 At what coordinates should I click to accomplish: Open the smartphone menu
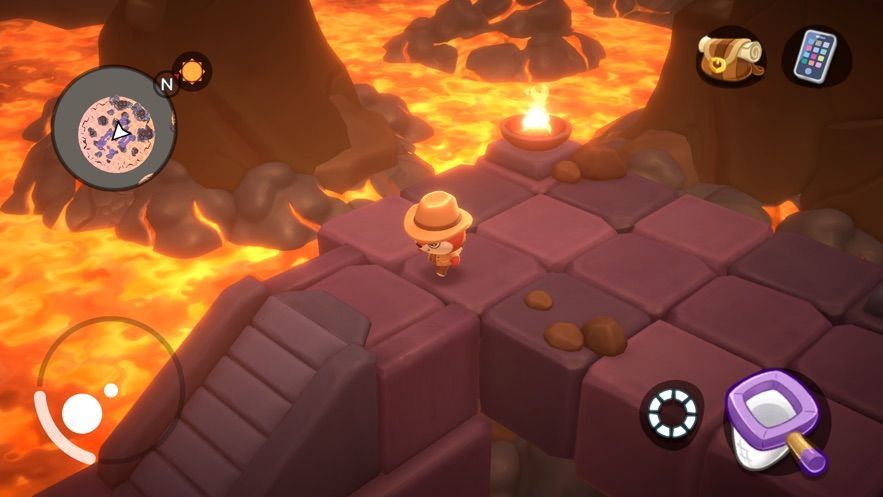point(814,54)
